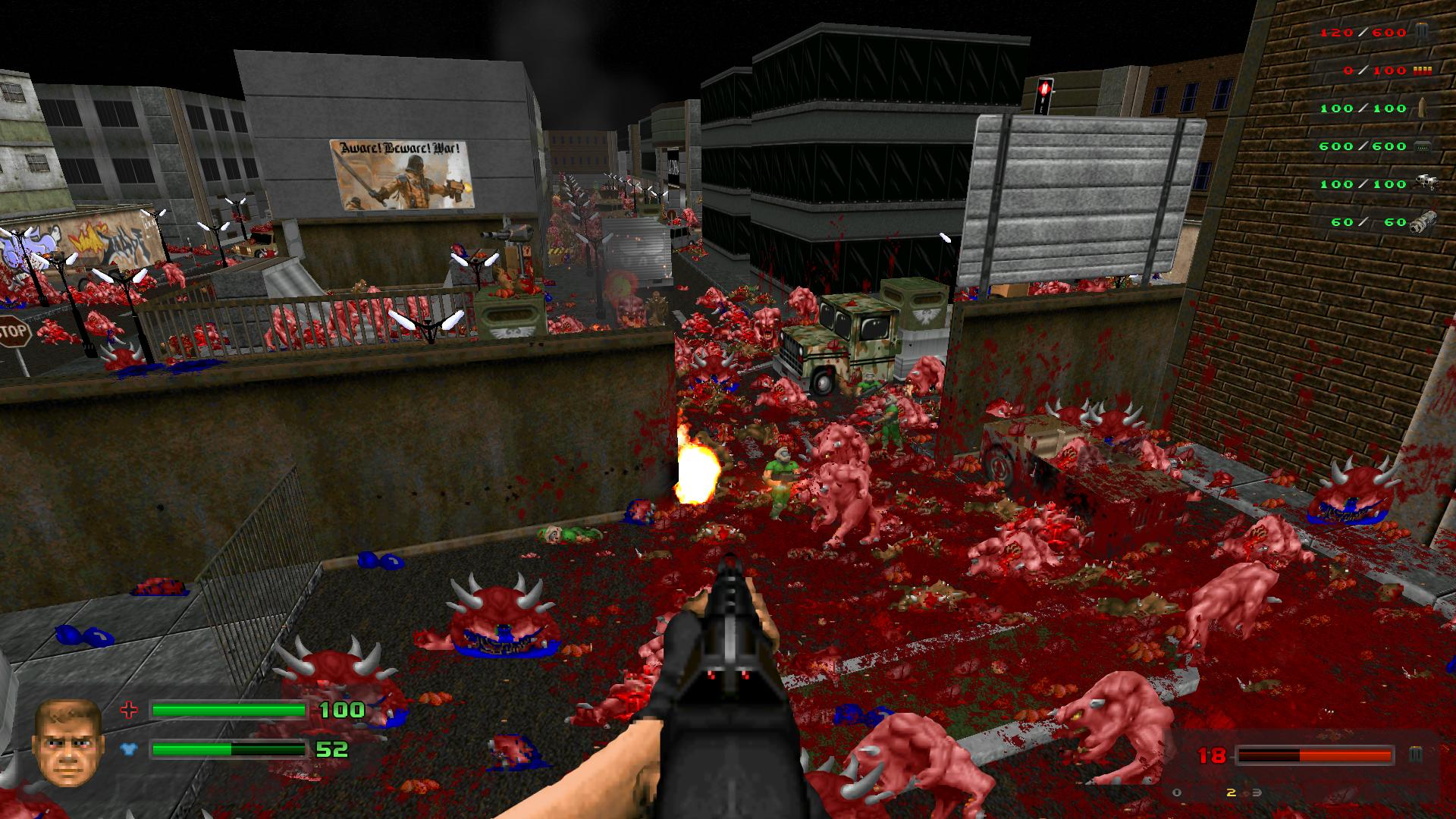Choose weapon slot number 0
The width and height of the screenshot is (1456, 819).
[1176, 793]
